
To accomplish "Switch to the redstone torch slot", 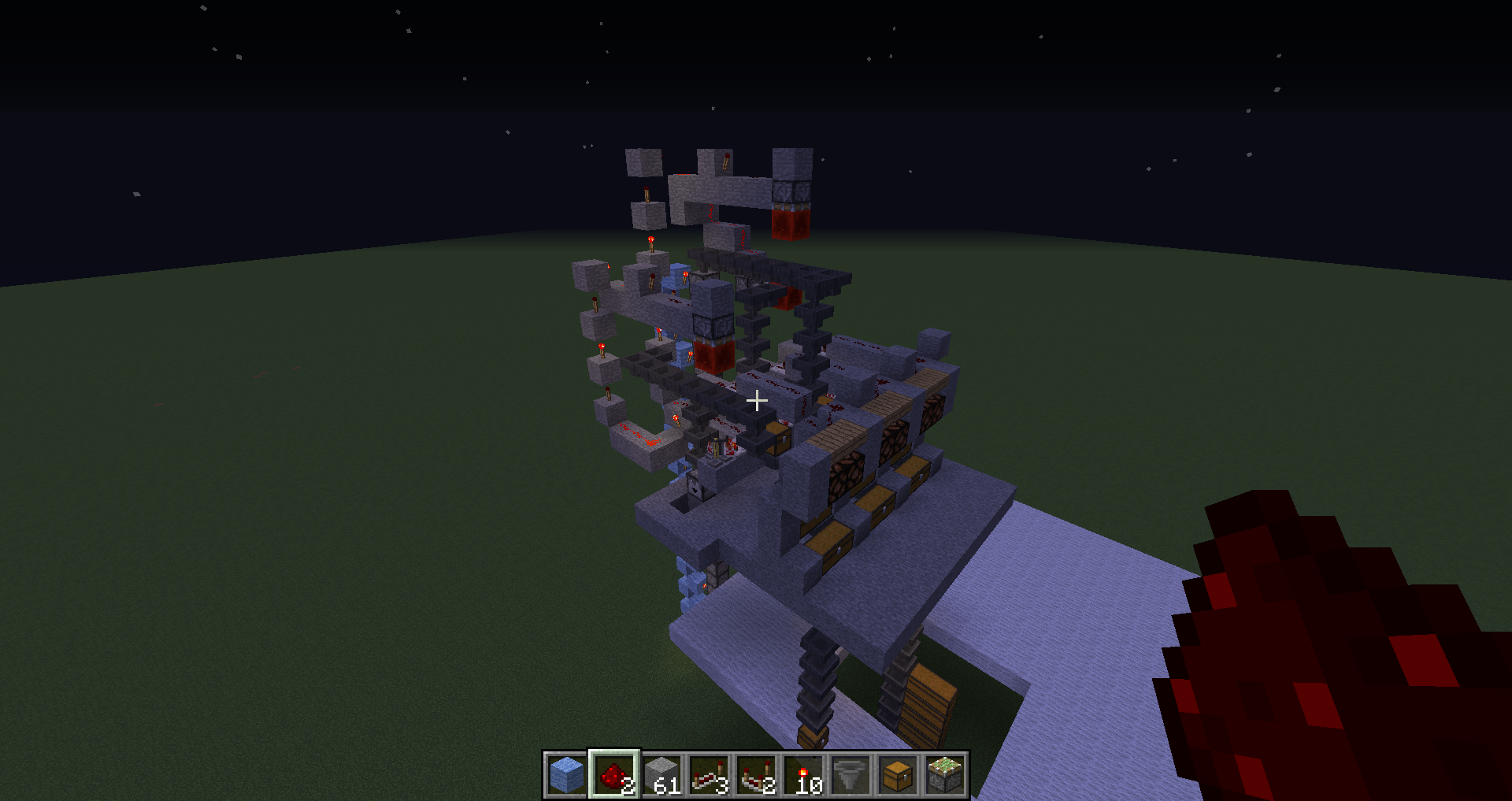I will [x=803, y=775].
